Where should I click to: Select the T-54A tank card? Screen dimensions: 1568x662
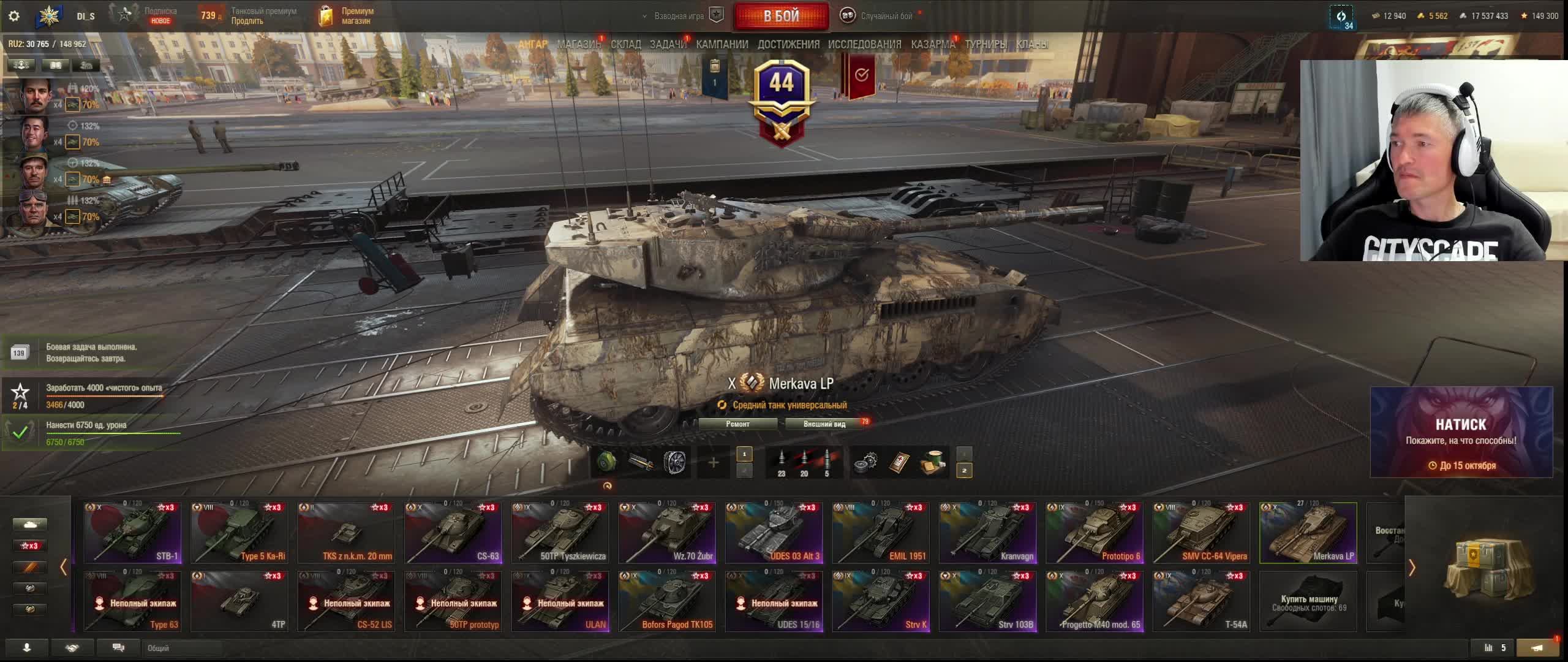click(1201, 601)
